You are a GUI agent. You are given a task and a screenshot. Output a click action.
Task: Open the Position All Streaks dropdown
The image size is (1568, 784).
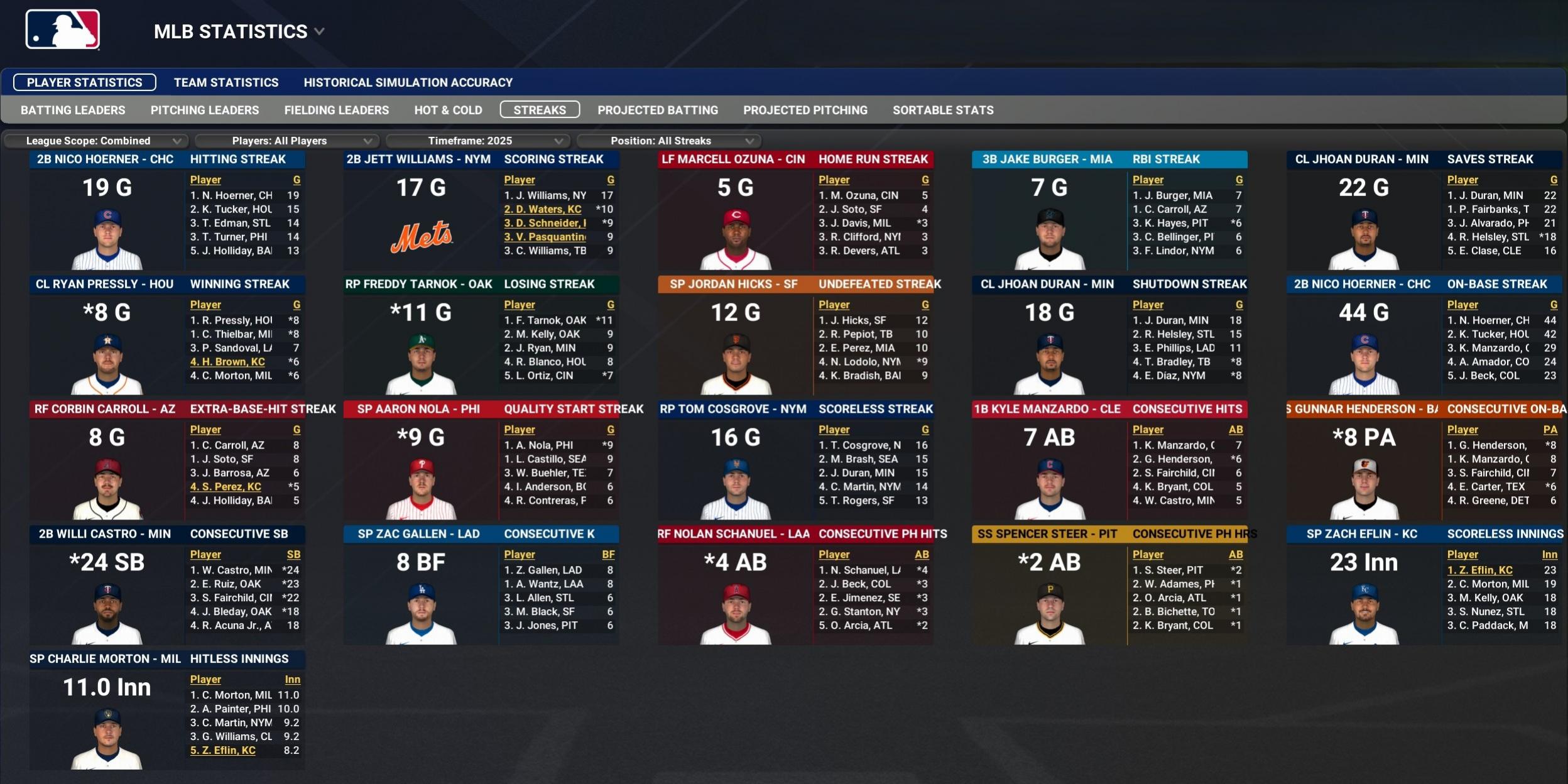(670, 141)
